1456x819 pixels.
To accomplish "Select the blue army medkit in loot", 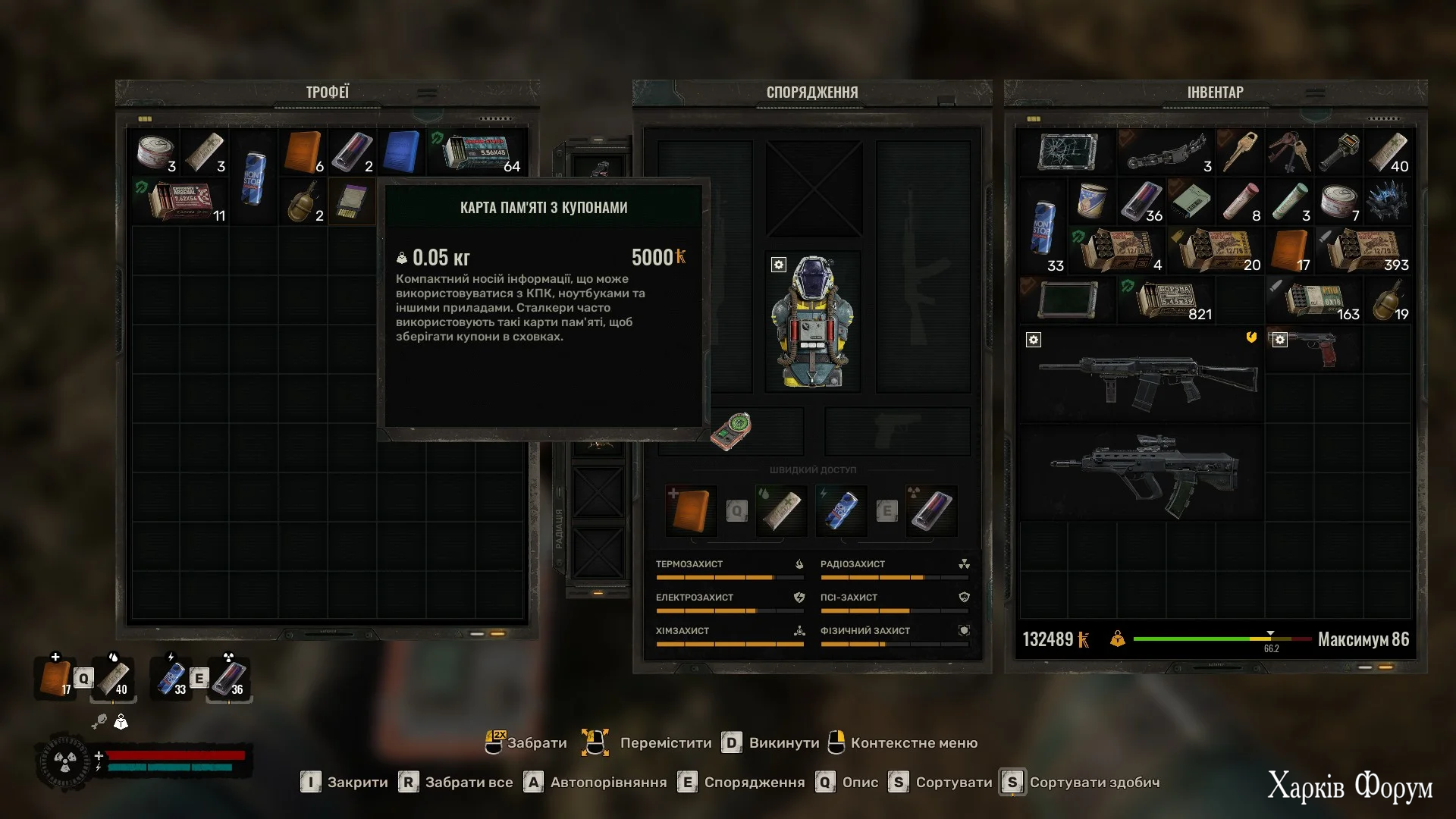I will (401, 152).
